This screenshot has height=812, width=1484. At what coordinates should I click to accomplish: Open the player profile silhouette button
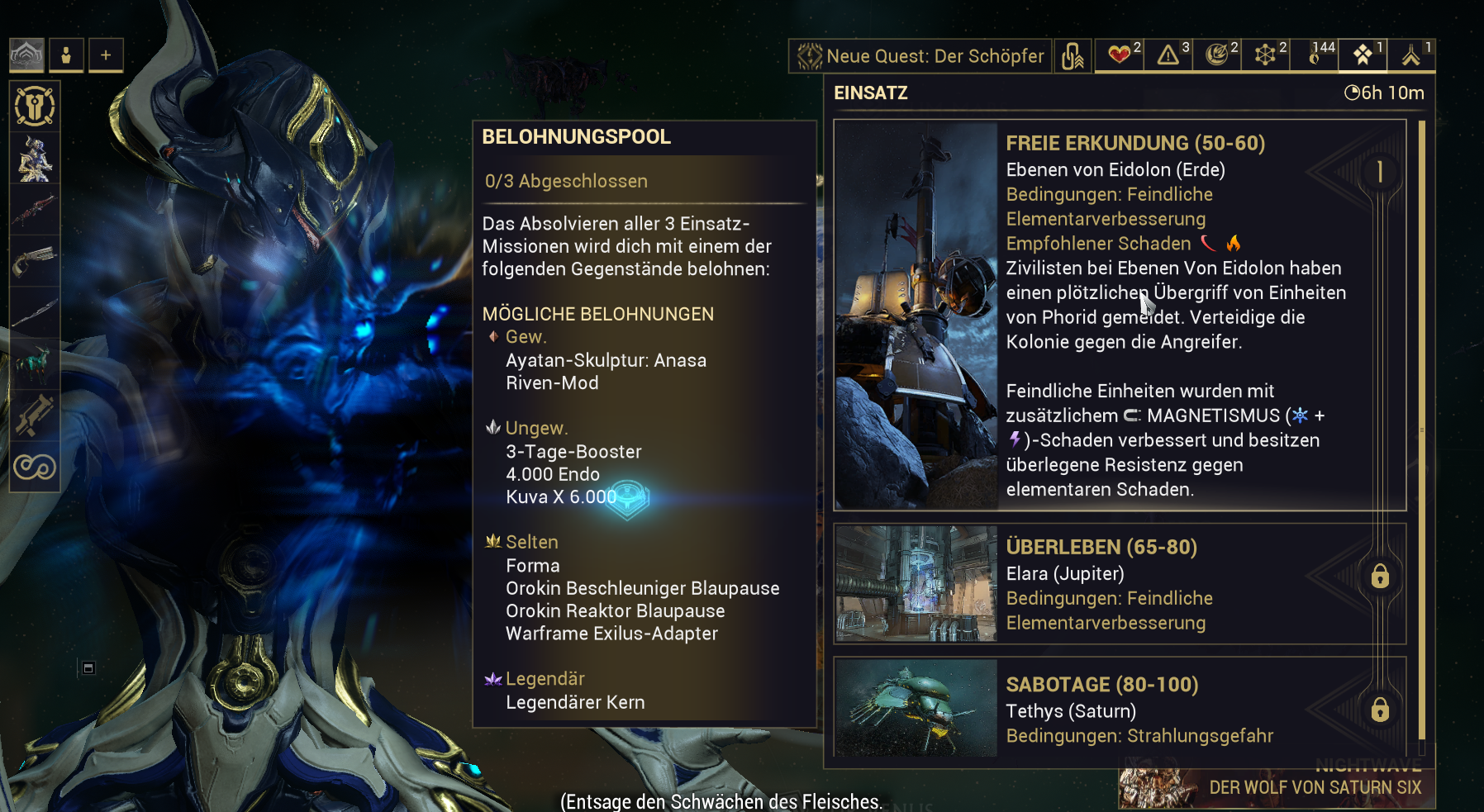(66, 55)
